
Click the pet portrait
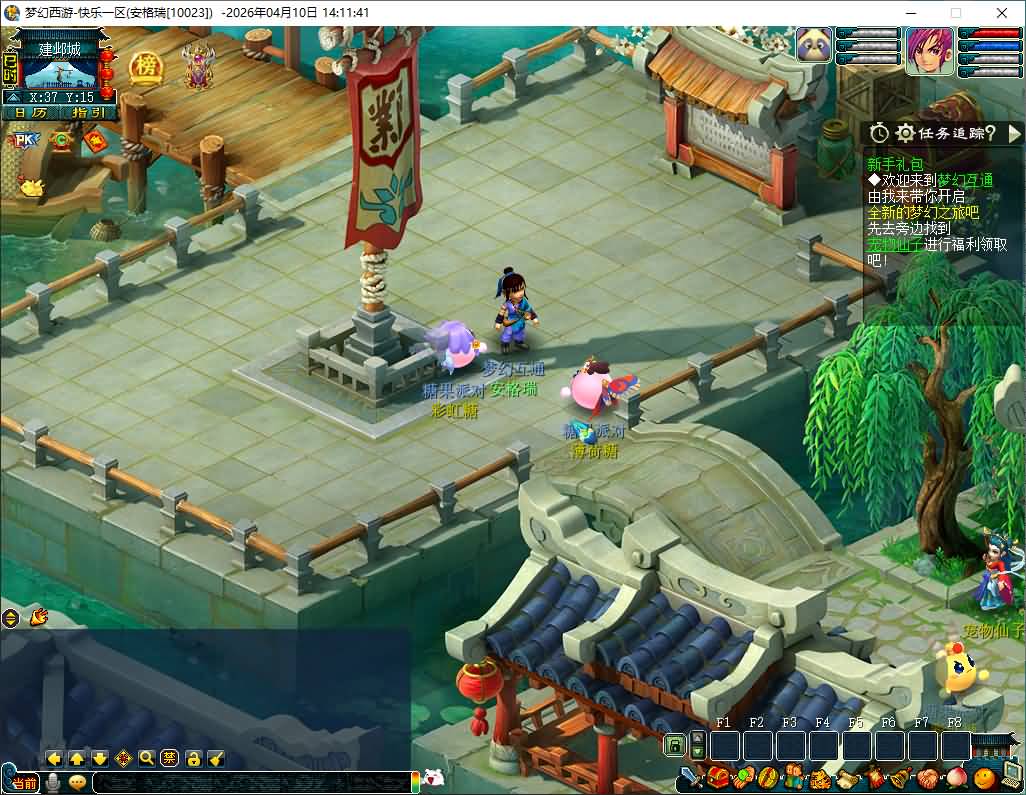click(814, 46)
